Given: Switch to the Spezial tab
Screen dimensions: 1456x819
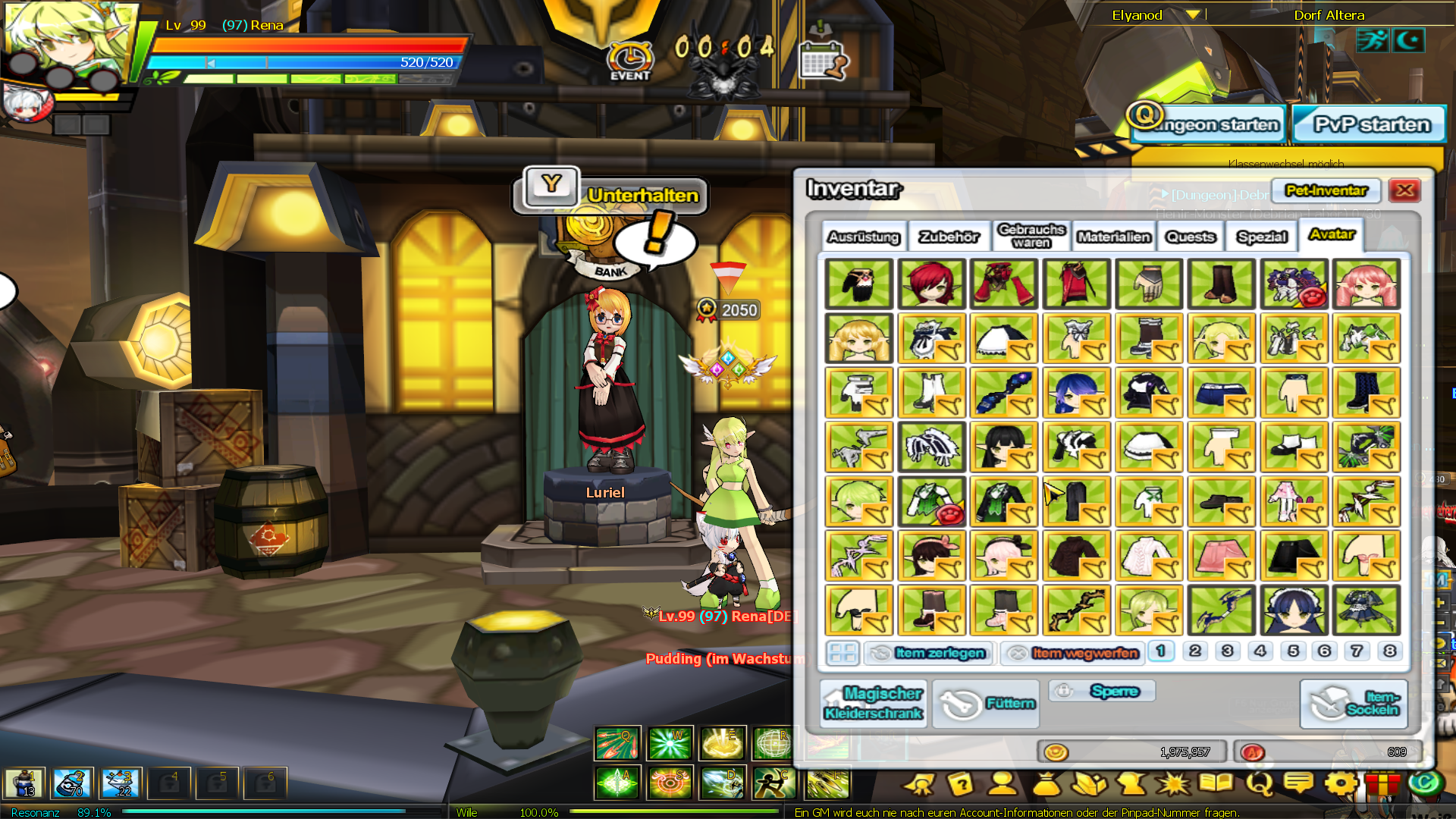Looking at the screenshot, I should (x=1262, y=237).
